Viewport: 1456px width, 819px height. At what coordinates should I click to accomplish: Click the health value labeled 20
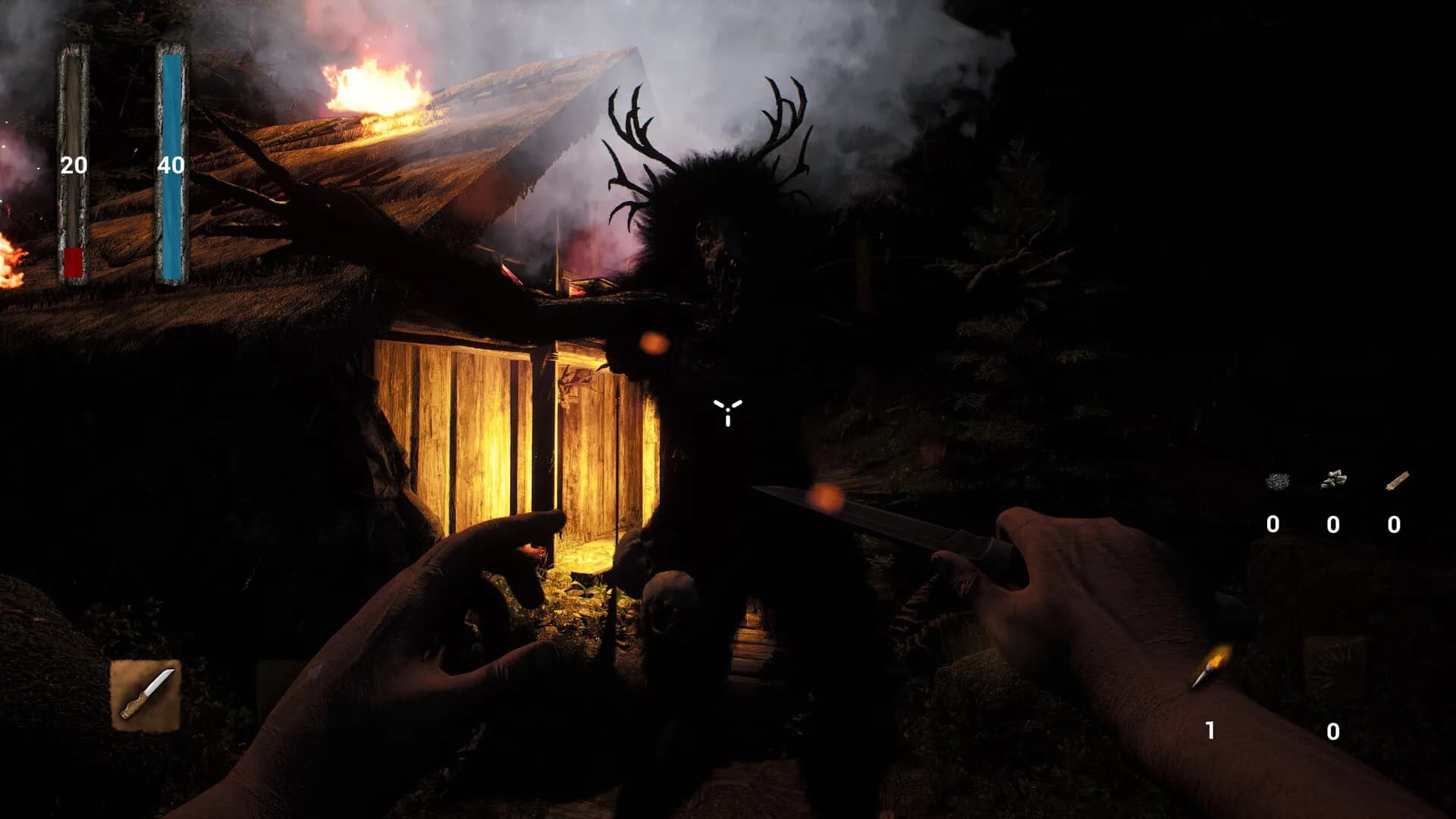(x=74, y=165)
